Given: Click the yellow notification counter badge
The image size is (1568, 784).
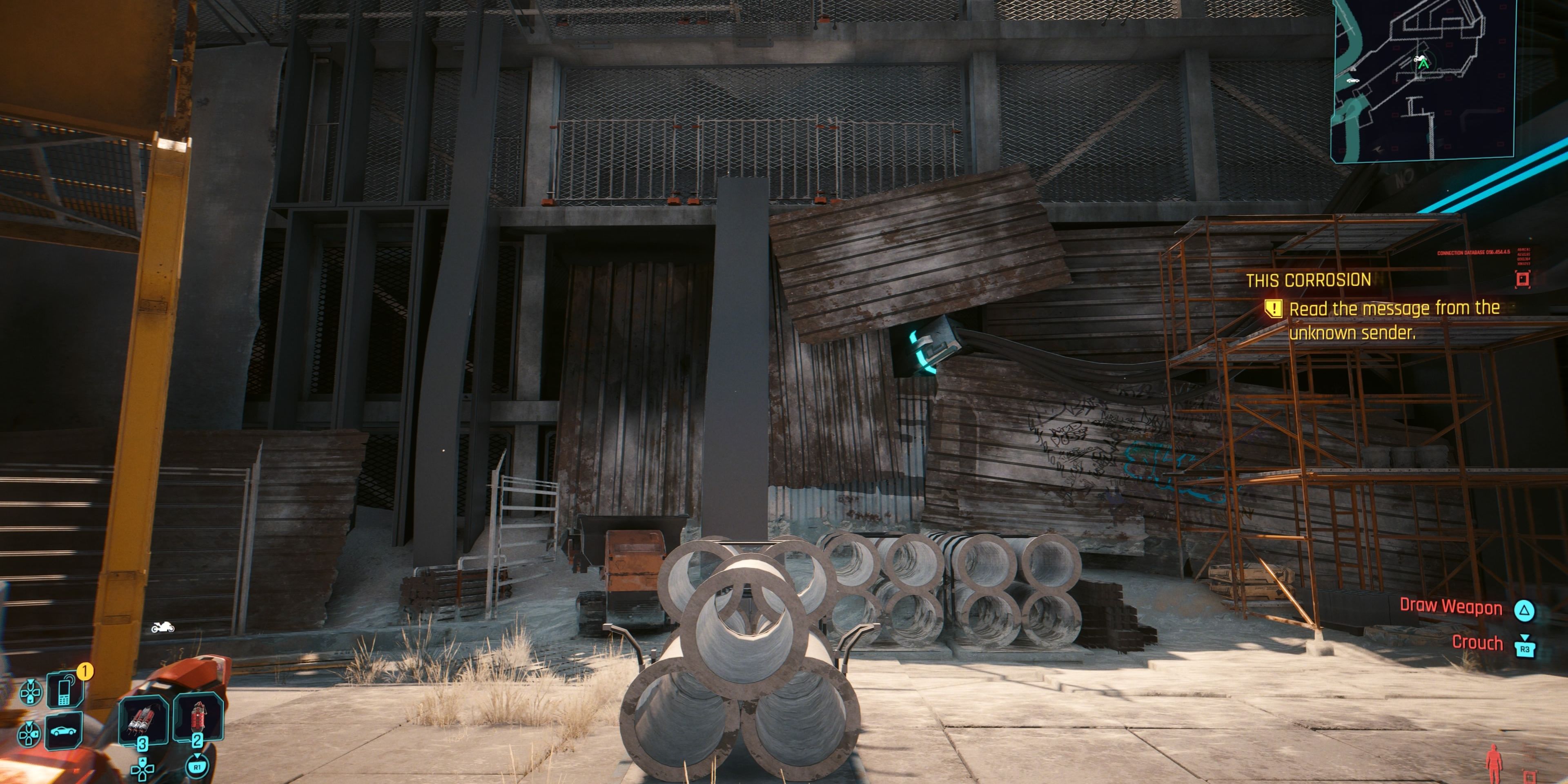Looking at the screenshot, I should tap(85, 671).
